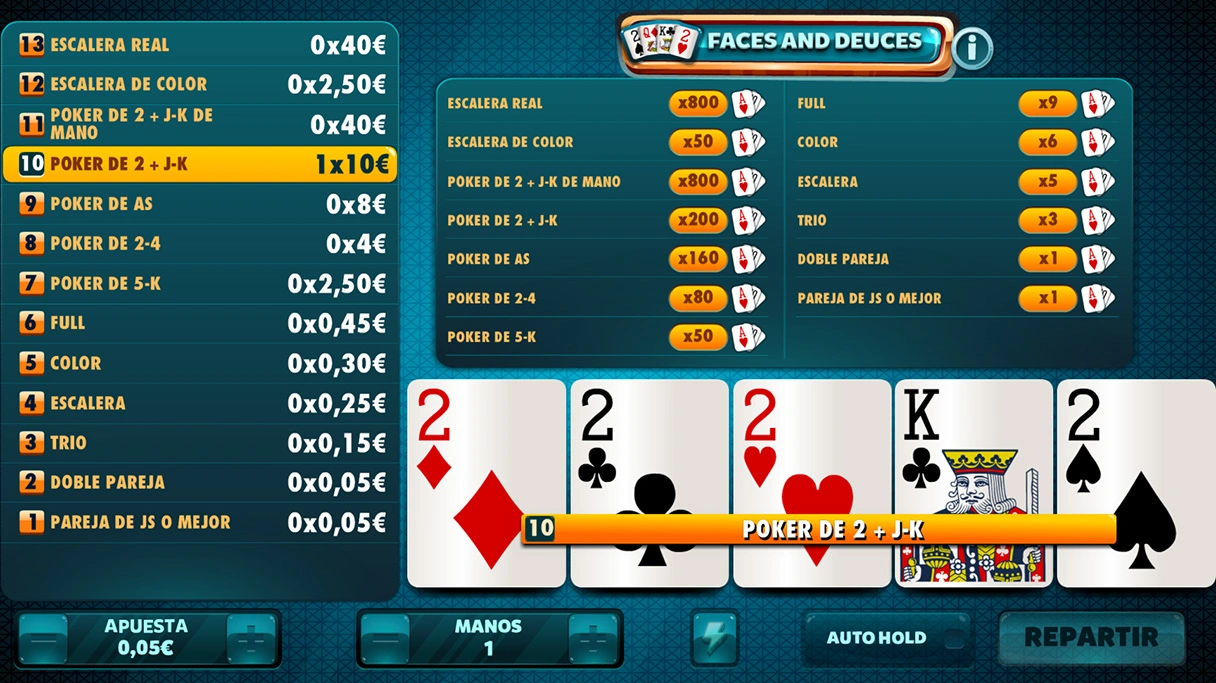Decrease the Apuesta bet amount
Image resolution: width=1216 pixels, height=683 pixels.
[x=43, y=639]
